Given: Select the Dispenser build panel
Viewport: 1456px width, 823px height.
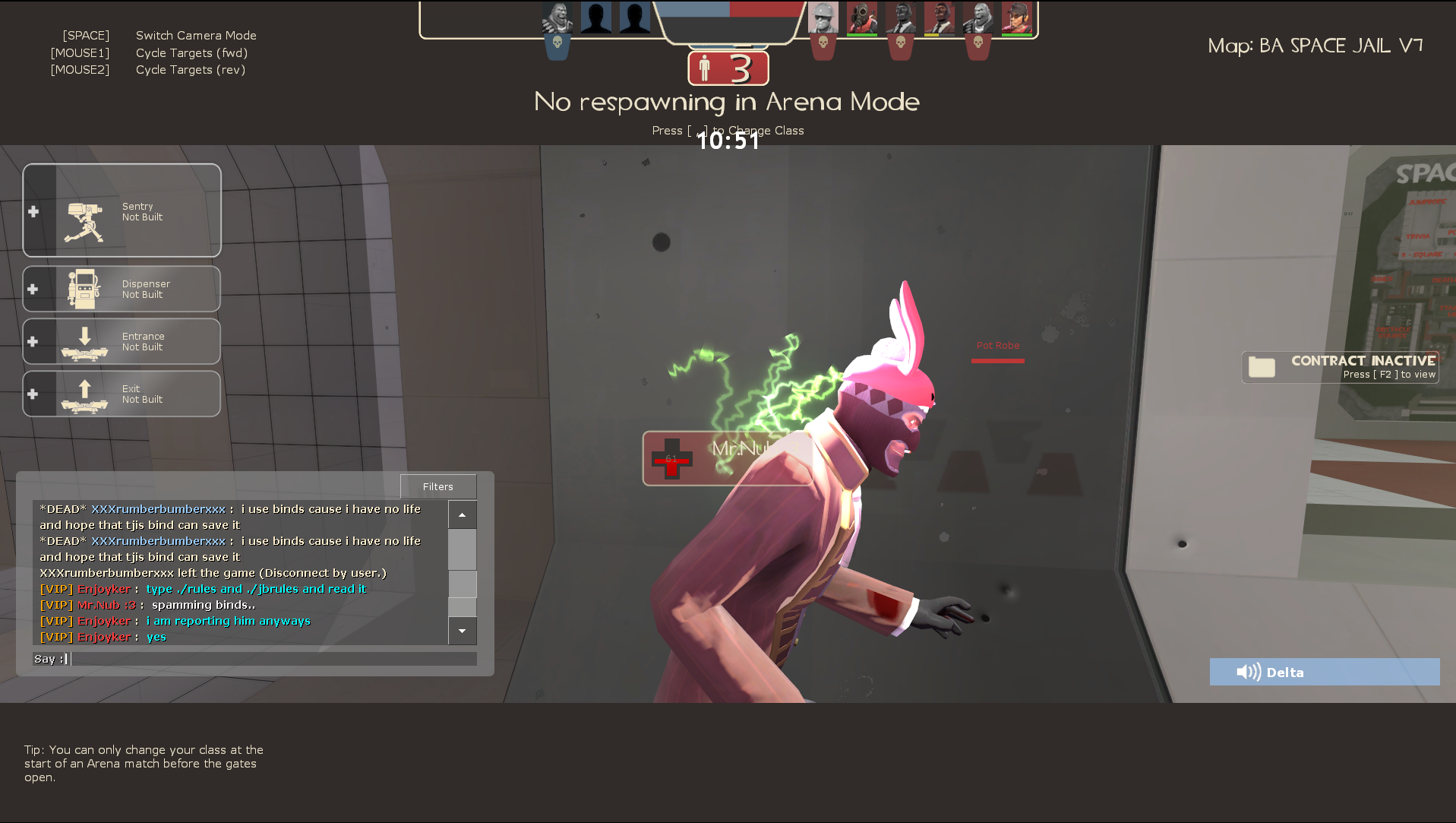Looking at the screenshot, I should [x=122, y=289].
